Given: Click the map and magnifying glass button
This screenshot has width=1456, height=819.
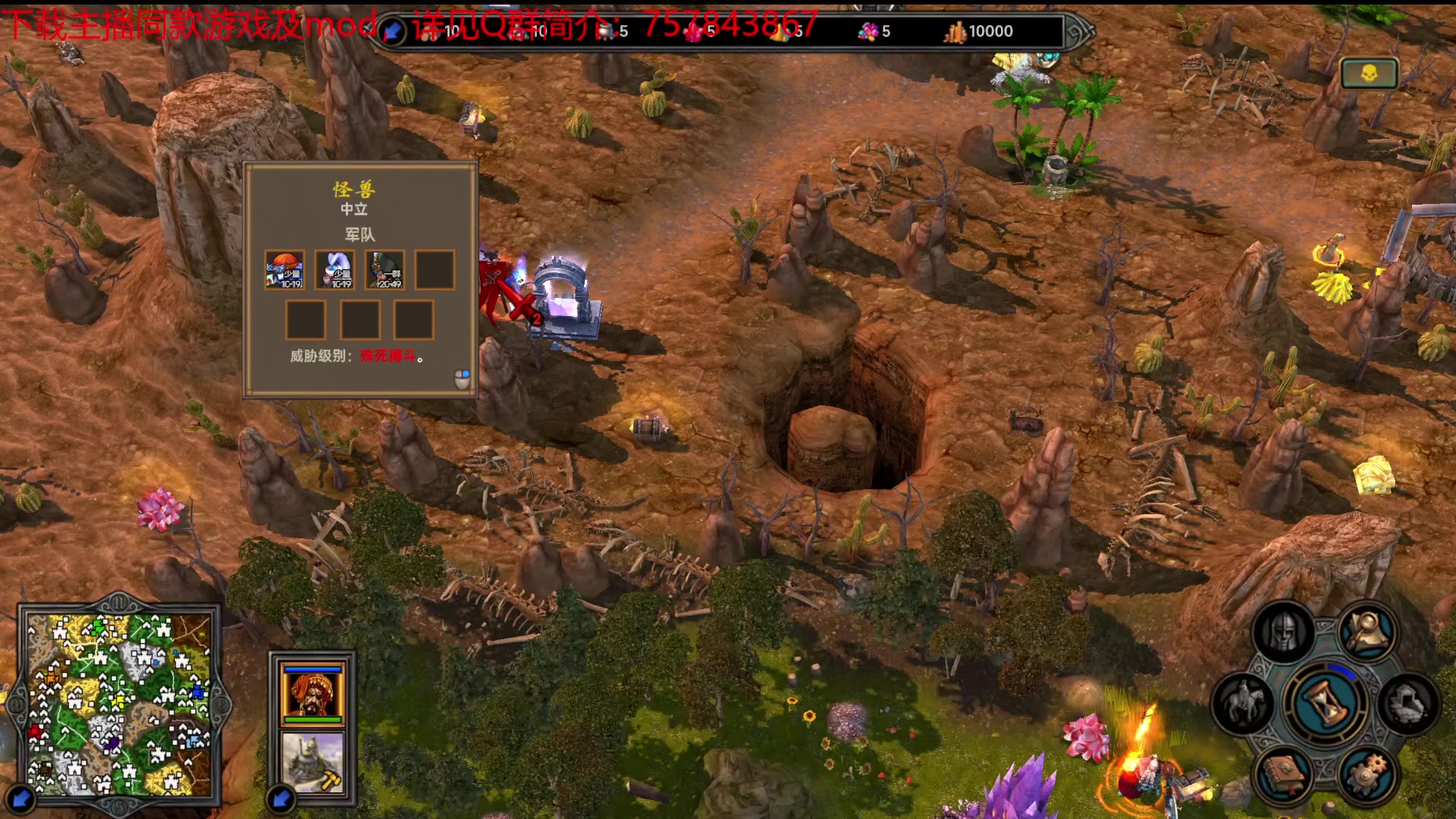Looking at the screenshot, I should [x=1369, y=633].
